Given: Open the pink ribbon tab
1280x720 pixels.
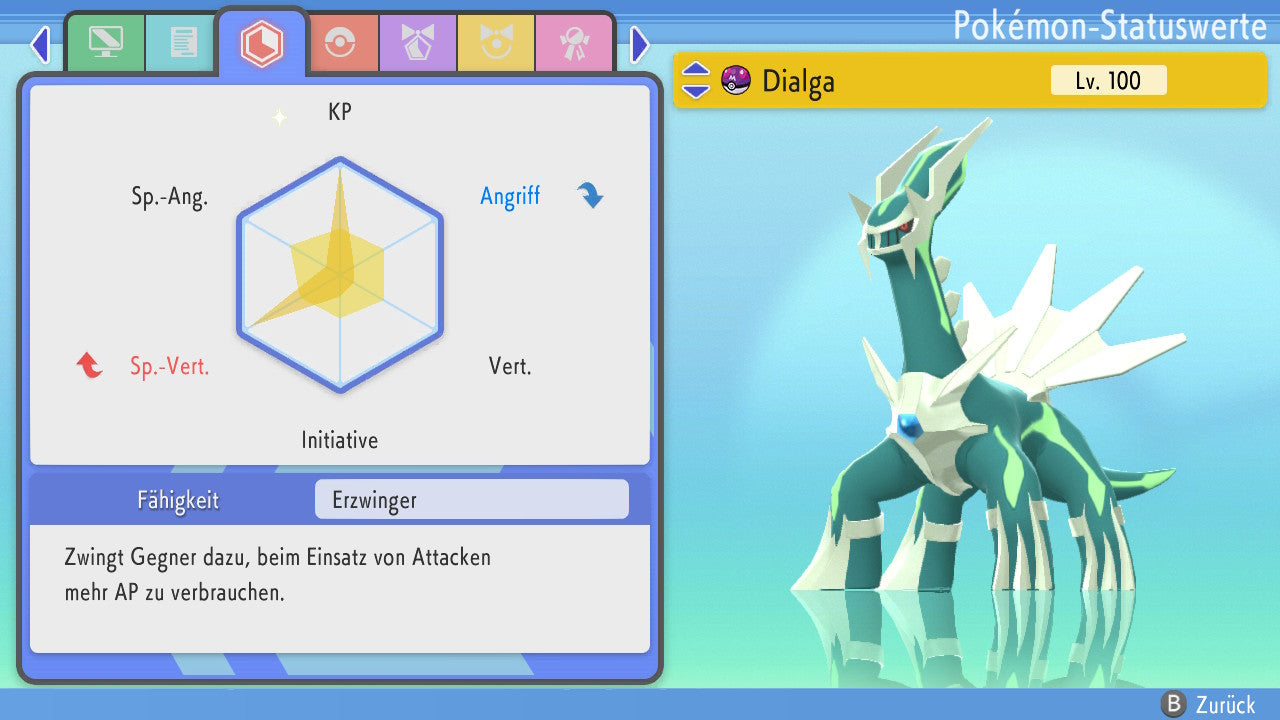Looking at the screenshot, I should click(573, 42).
